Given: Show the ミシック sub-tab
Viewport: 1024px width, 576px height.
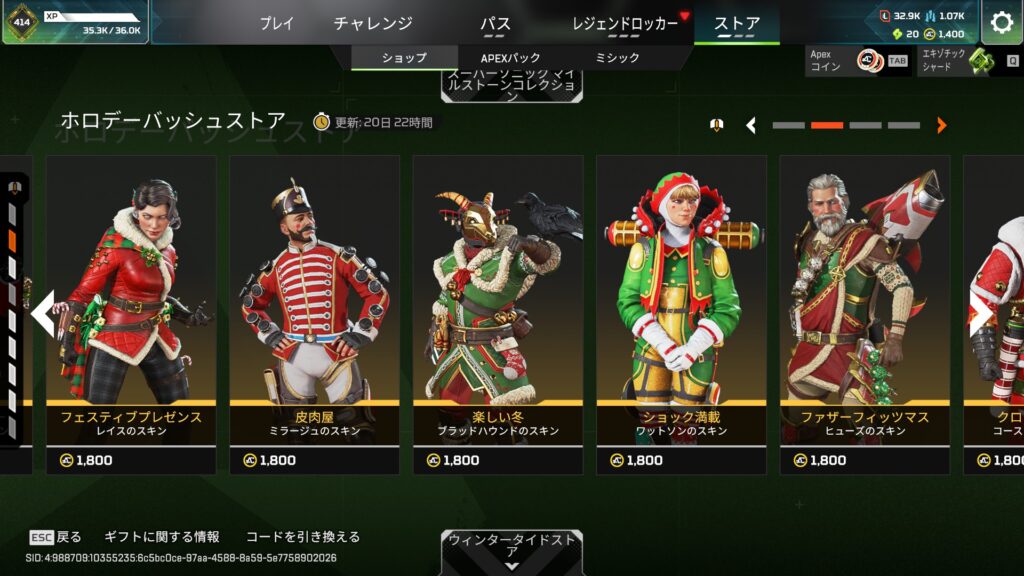Looking at the screenshot, I should pyautogui.click(x=617, y=58).
